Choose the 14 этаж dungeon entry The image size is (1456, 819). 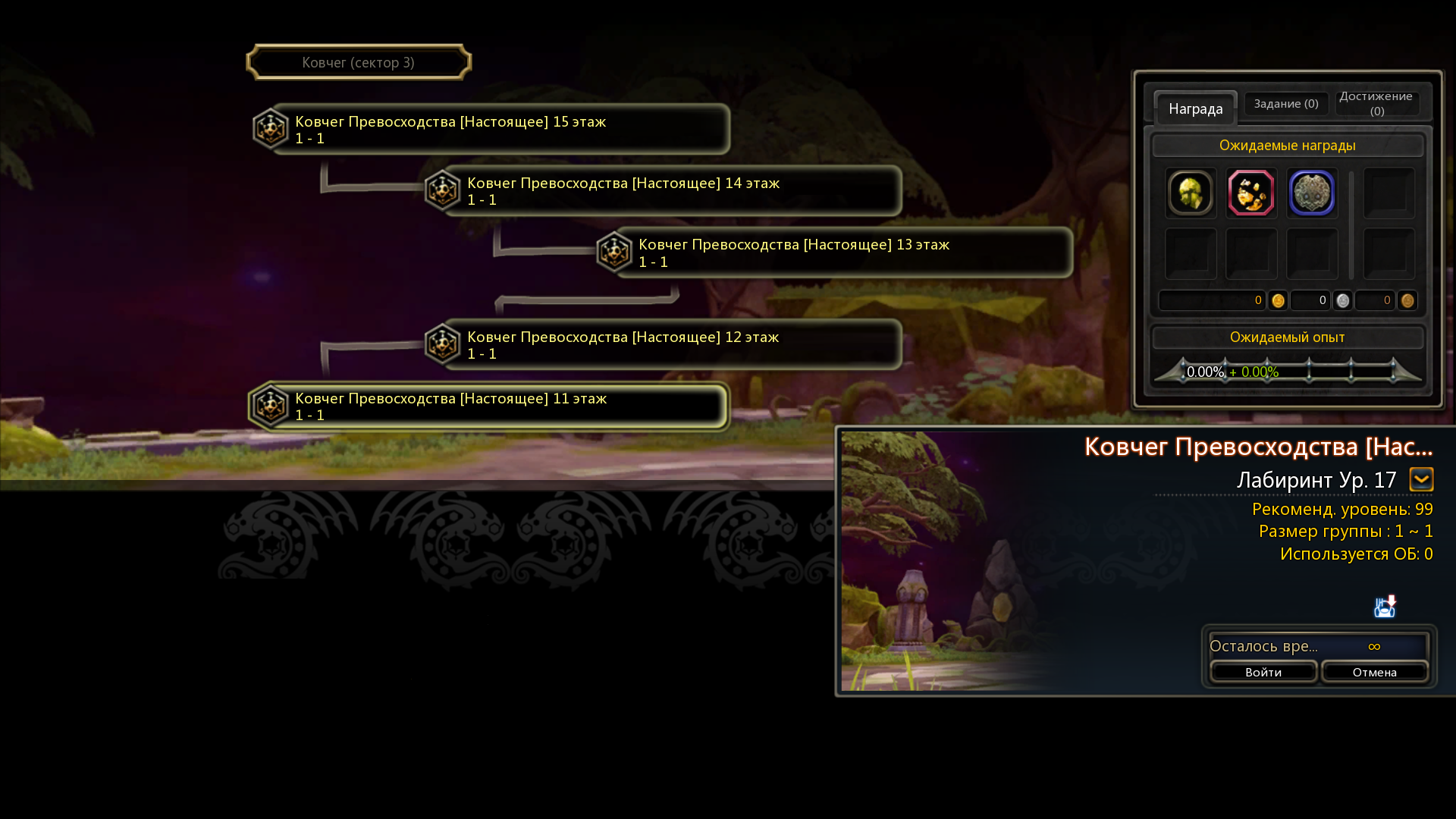tap(664, 191)
